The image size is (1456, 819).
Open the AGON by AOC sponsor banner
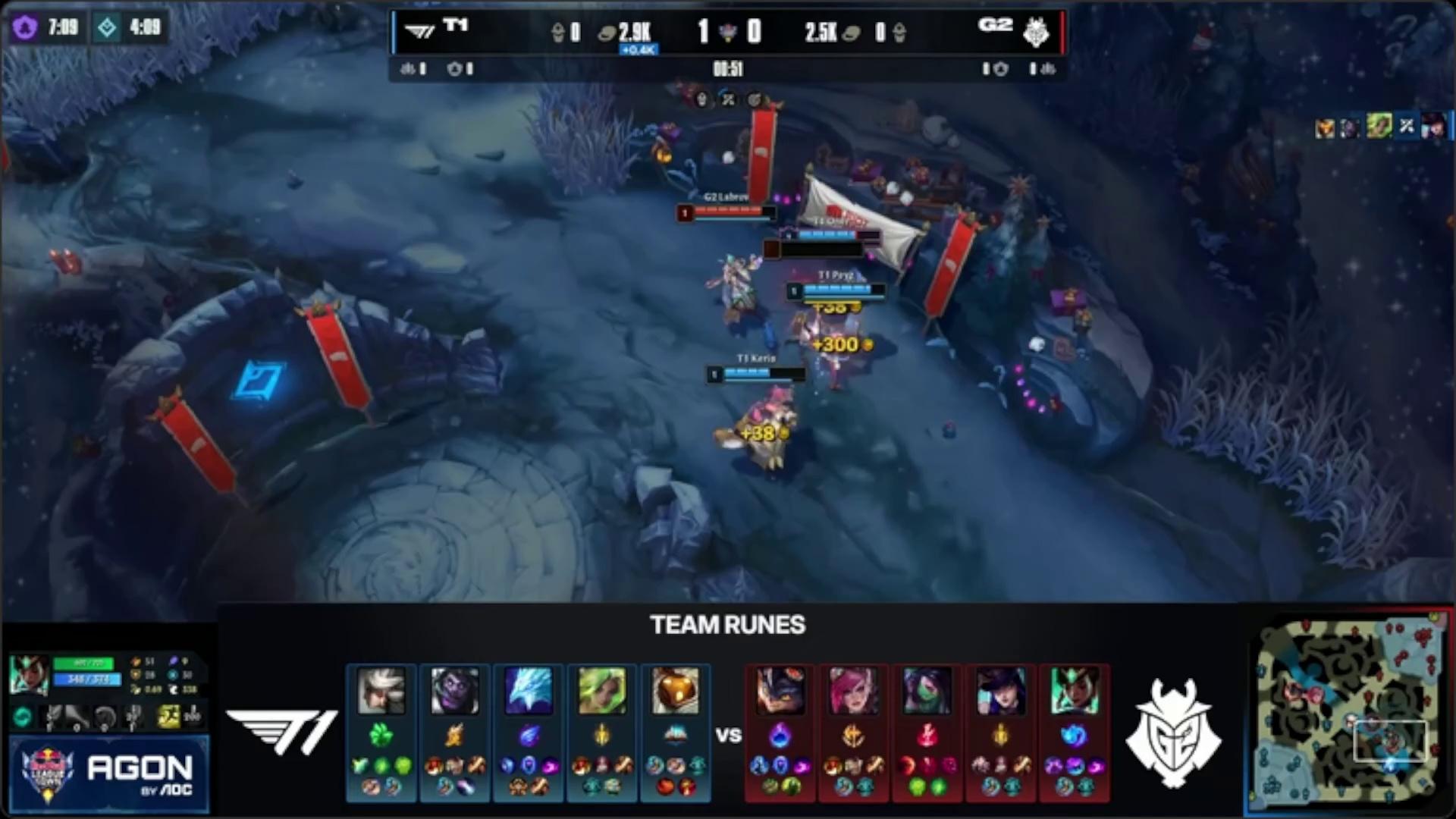pos(108,775)
